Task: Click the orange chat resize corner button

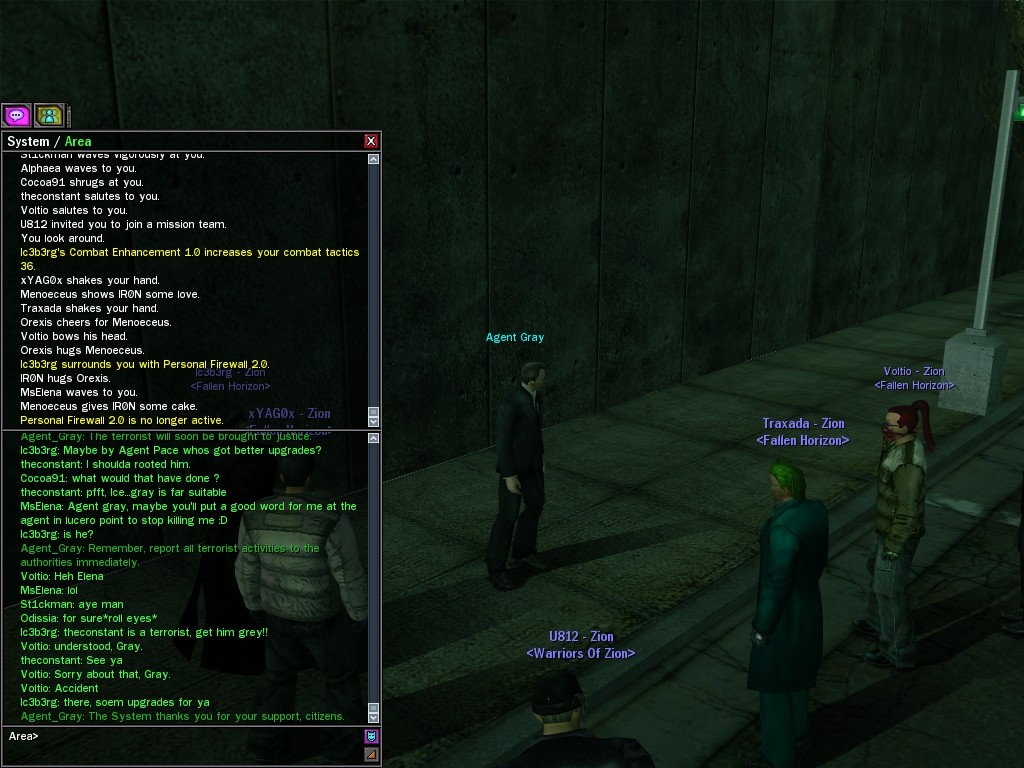Action: [372, 754]
